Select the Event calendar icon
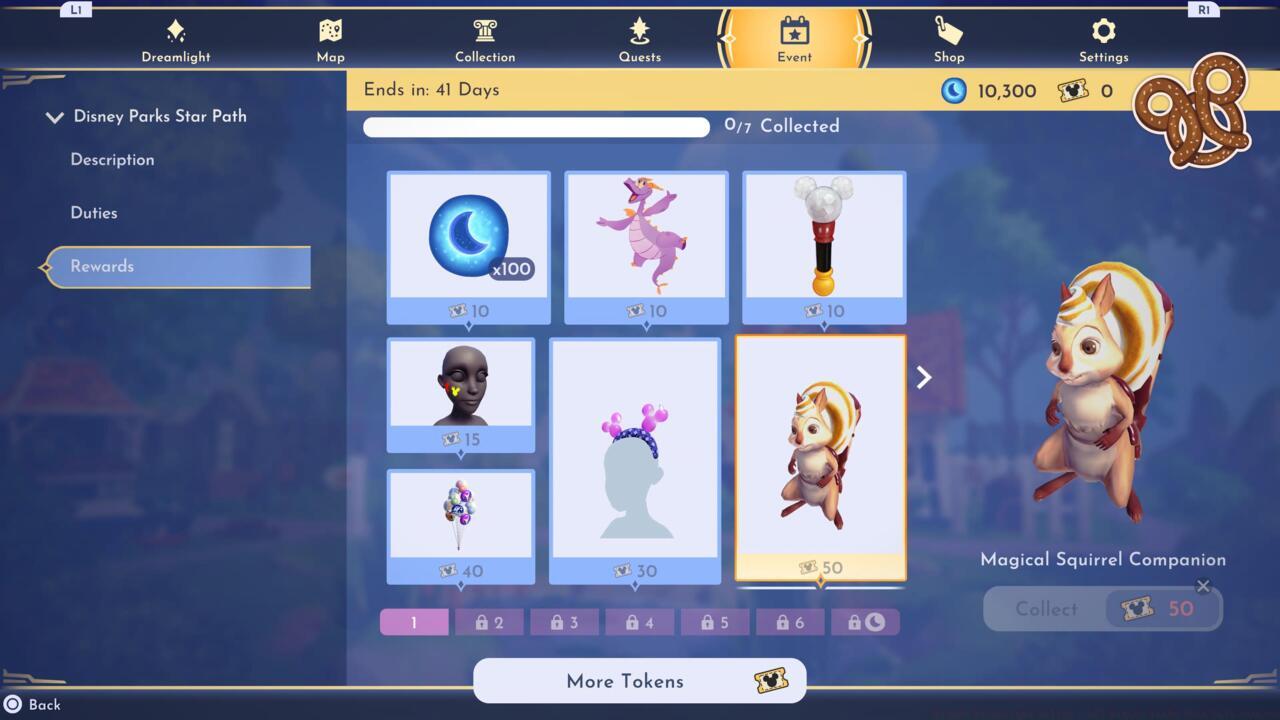This screenshot has height=720, width=1280. [x=793, y=33]
